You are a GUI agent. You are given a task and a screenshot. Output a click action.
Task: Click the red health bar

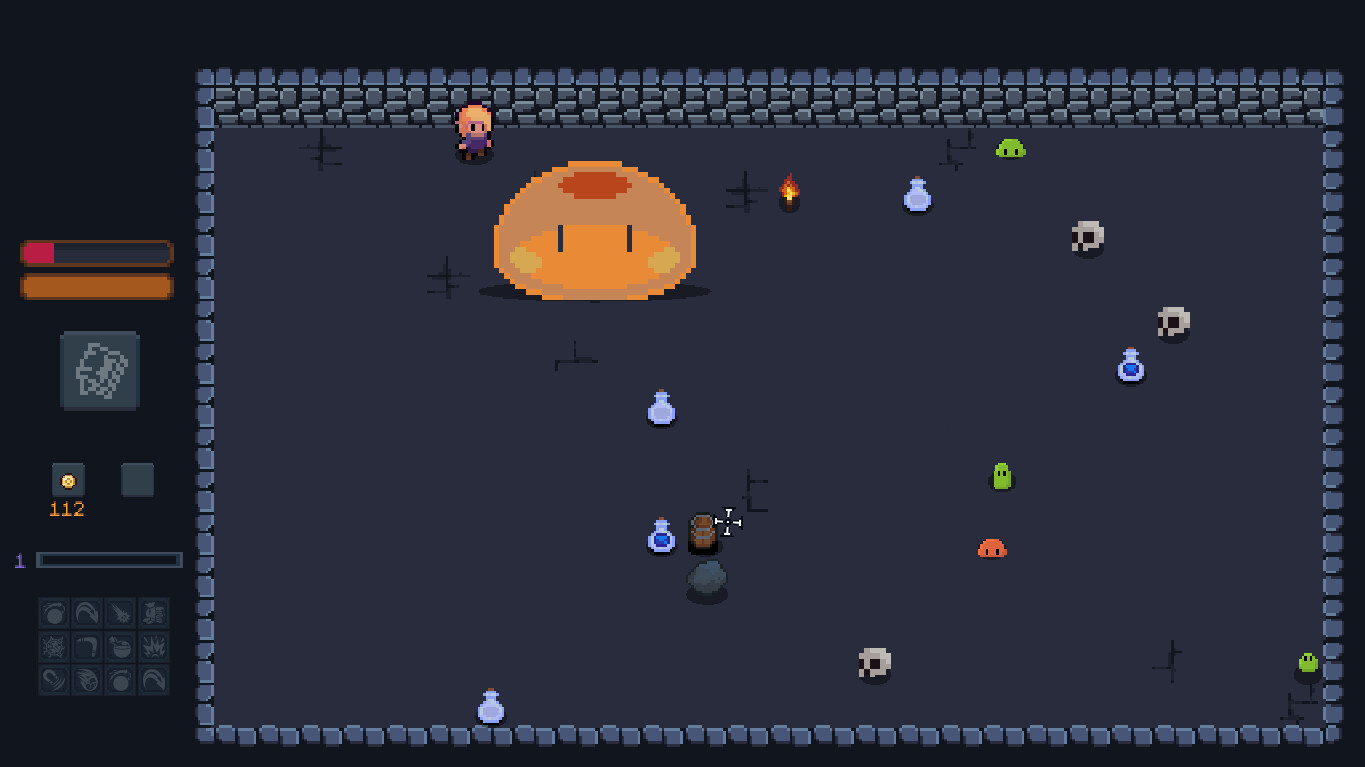point(60,253)
